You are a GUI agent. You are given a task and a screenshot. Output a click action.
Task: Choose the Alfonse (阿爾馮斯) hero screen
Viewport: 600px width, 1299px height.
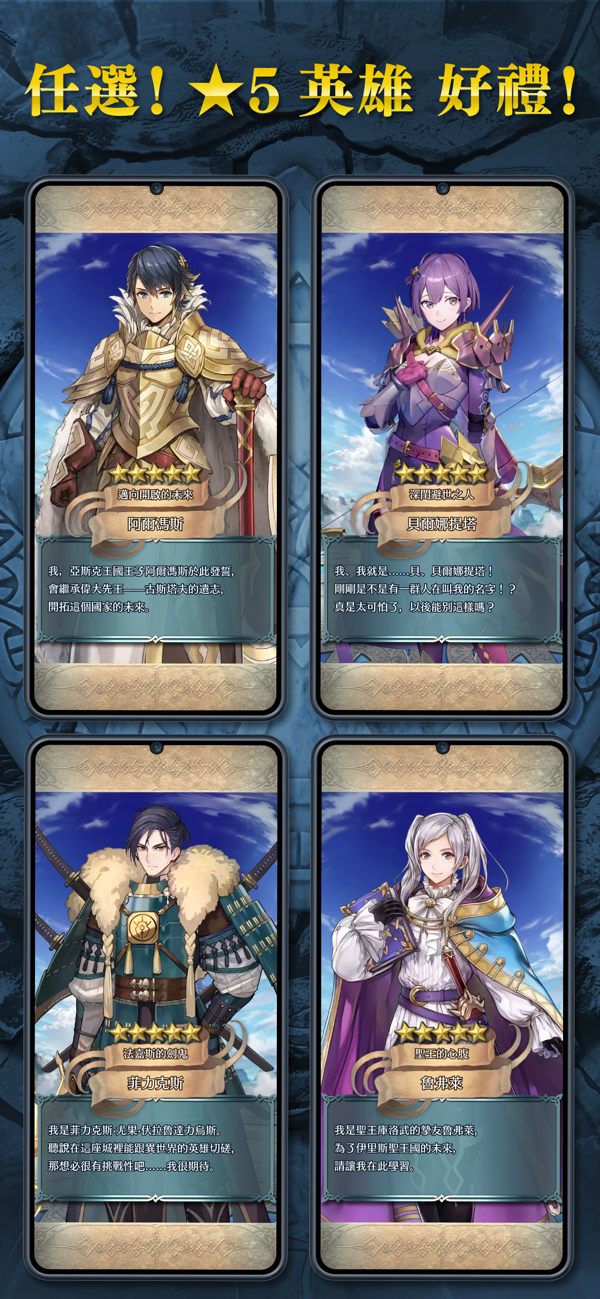coord(155,447)
